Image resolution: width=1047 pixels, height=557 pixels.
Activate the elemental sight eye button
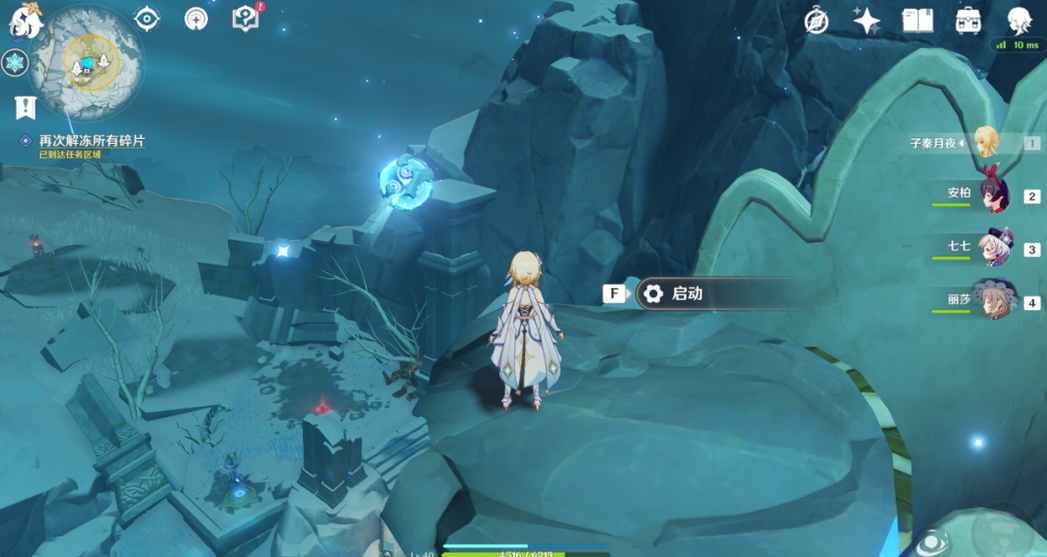point(932,542)
